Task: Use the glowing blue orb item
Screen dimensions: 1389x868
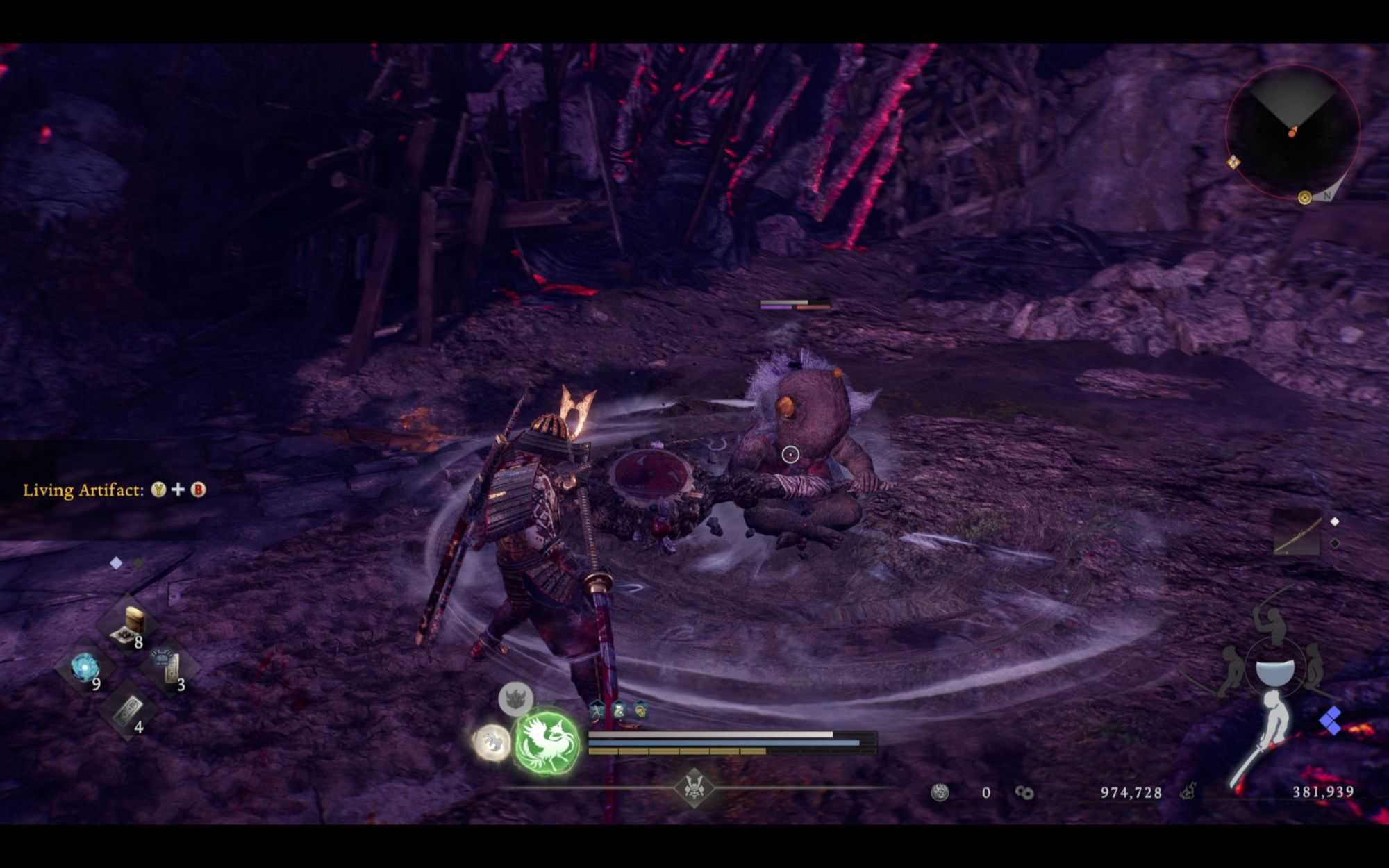Action: pos(85,668)
